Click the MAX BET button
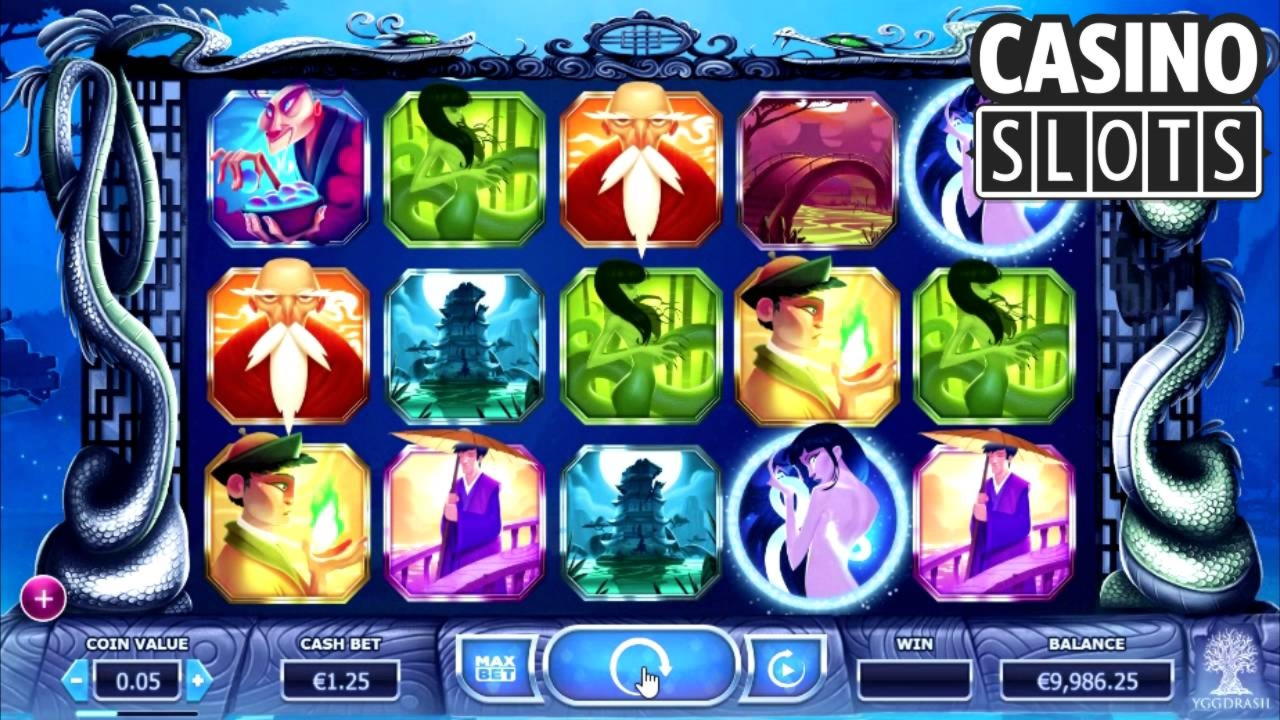The height and width of the screenshot is (720, 1280). click(494, 667)
